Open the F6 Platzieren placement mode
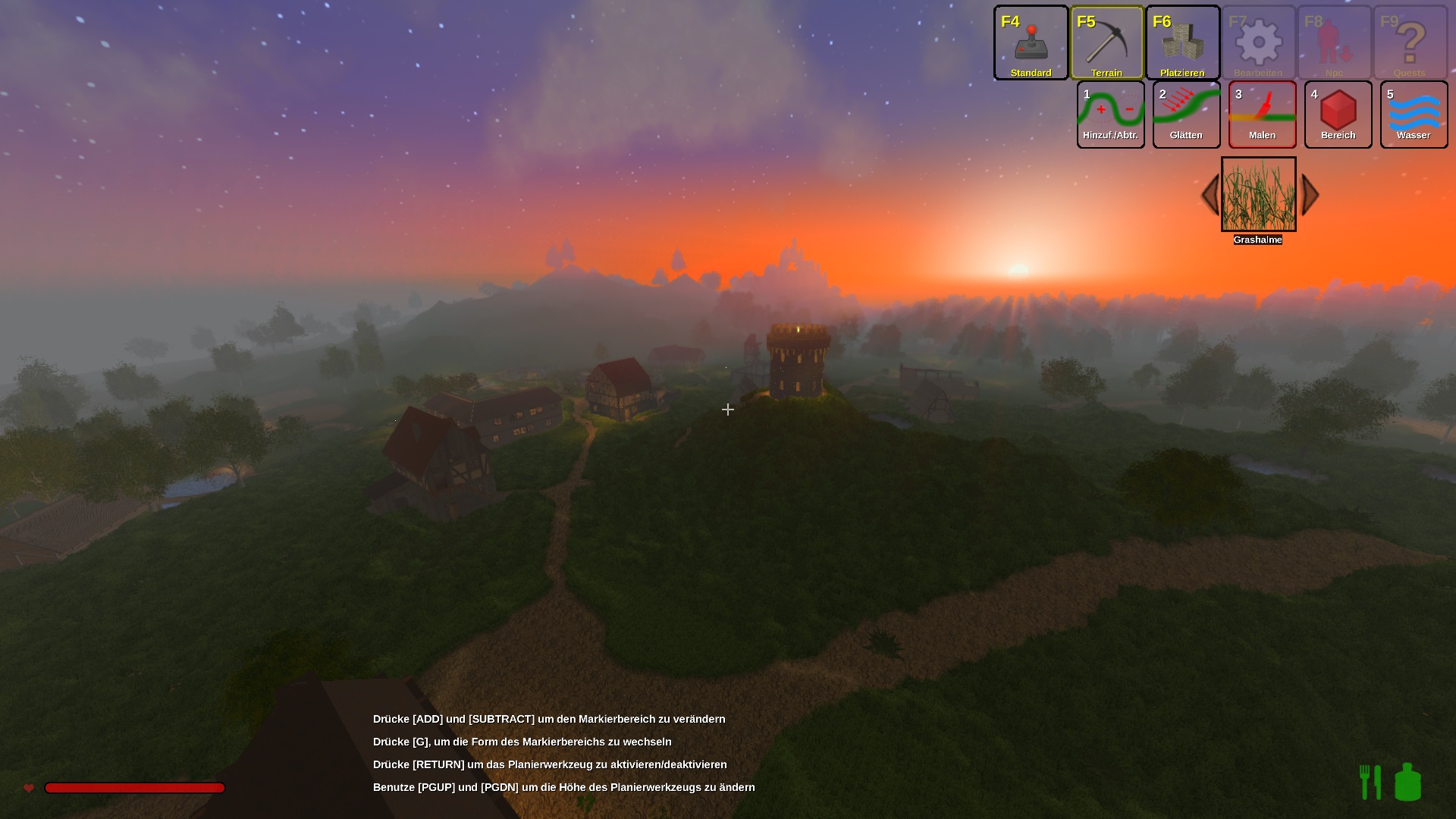This screenshot has width=1456, height=819. [x=1182, y=42]
